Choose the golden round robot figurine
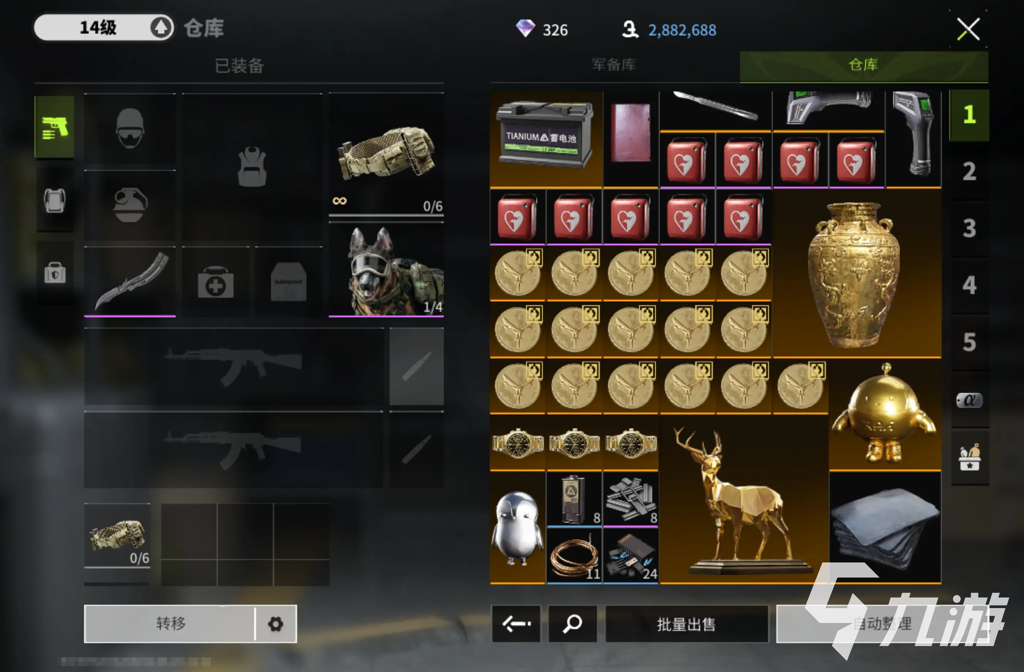The image size is (1024, 672). pyautogui.click(x=883, y=415)
